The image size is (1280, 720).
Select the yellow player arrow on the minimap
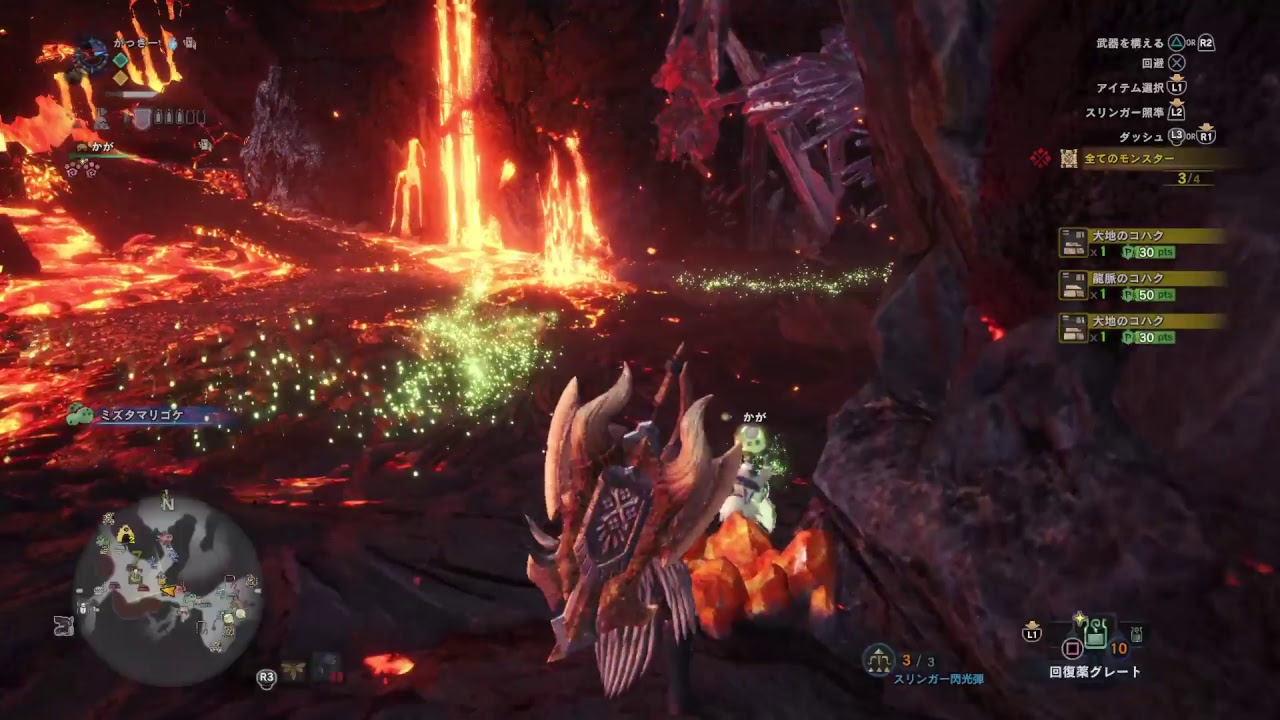coord(169,589)
